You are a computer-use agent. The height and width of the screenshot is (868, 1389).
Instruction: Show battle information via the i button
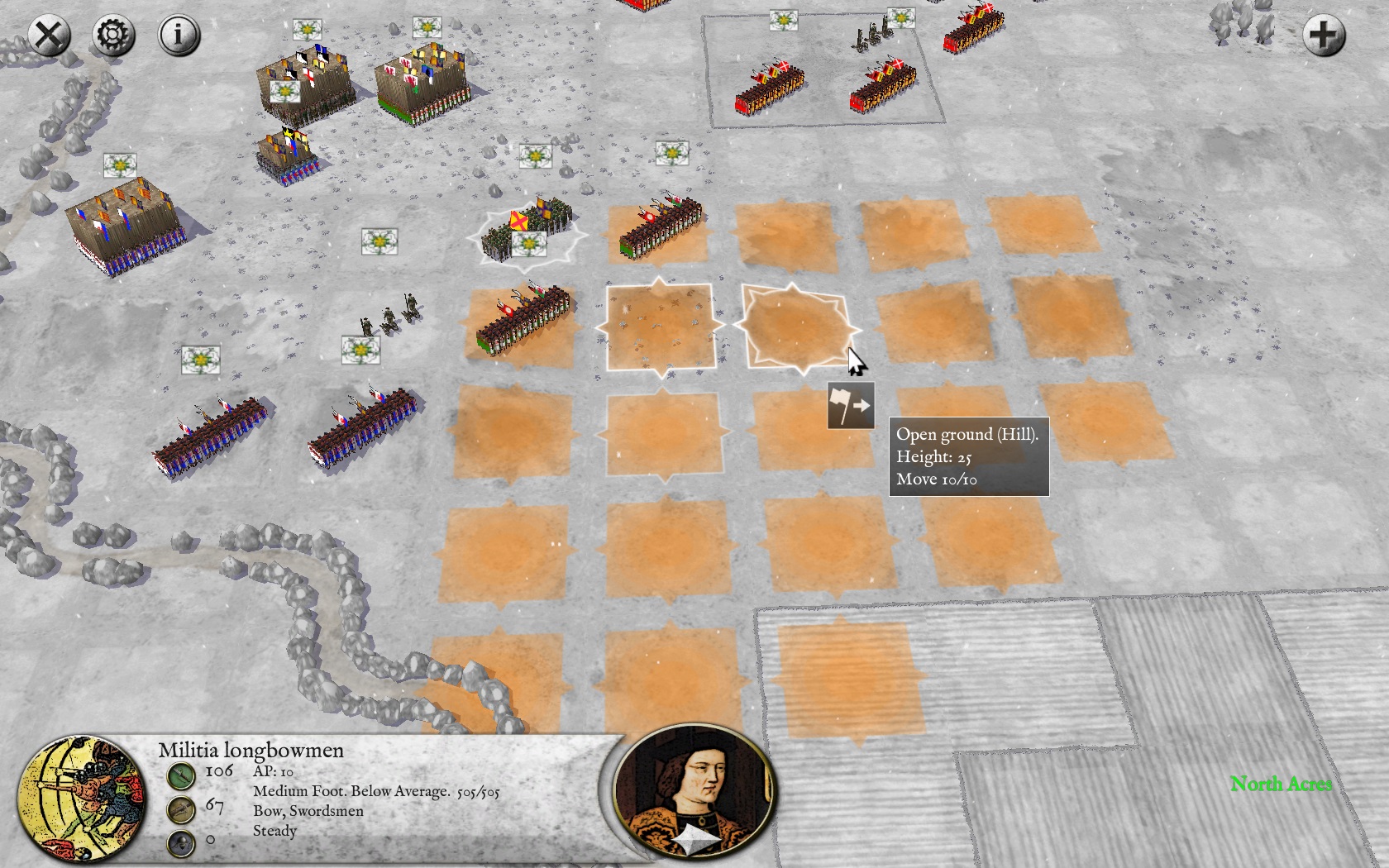tap(179, 36)
